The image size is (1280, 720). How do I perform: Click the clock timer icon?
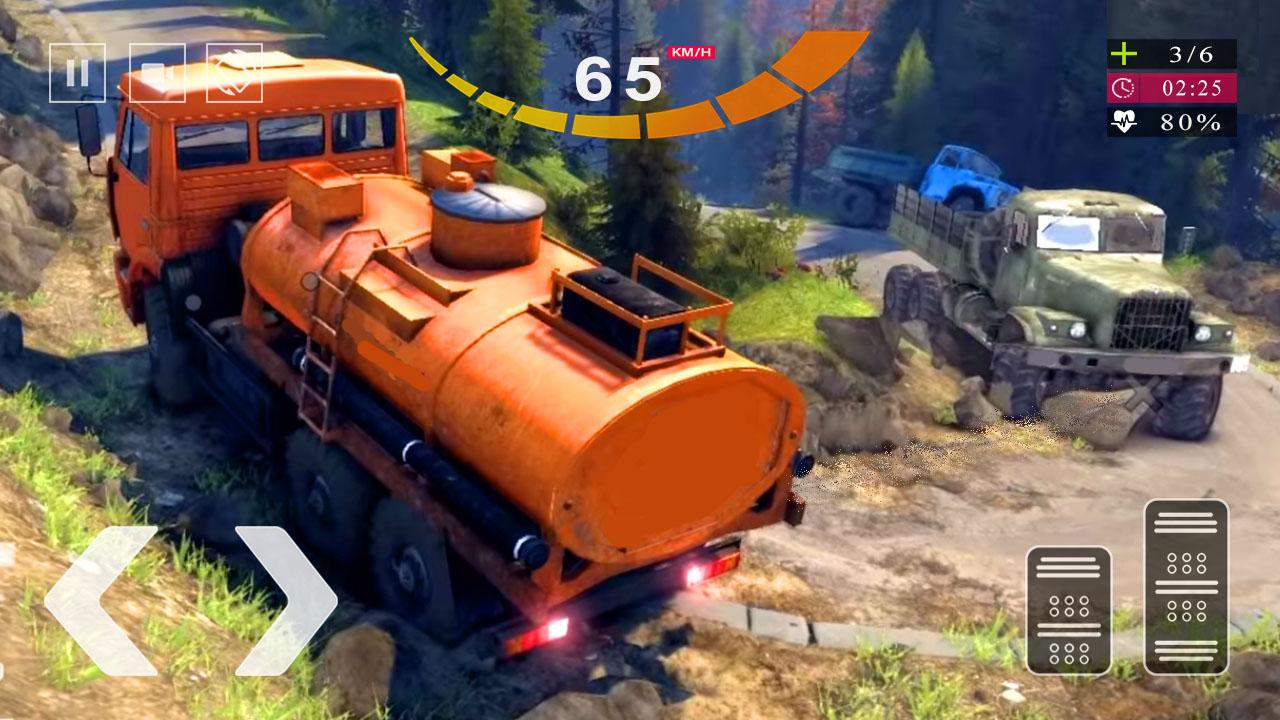(x=1123, y=88)
